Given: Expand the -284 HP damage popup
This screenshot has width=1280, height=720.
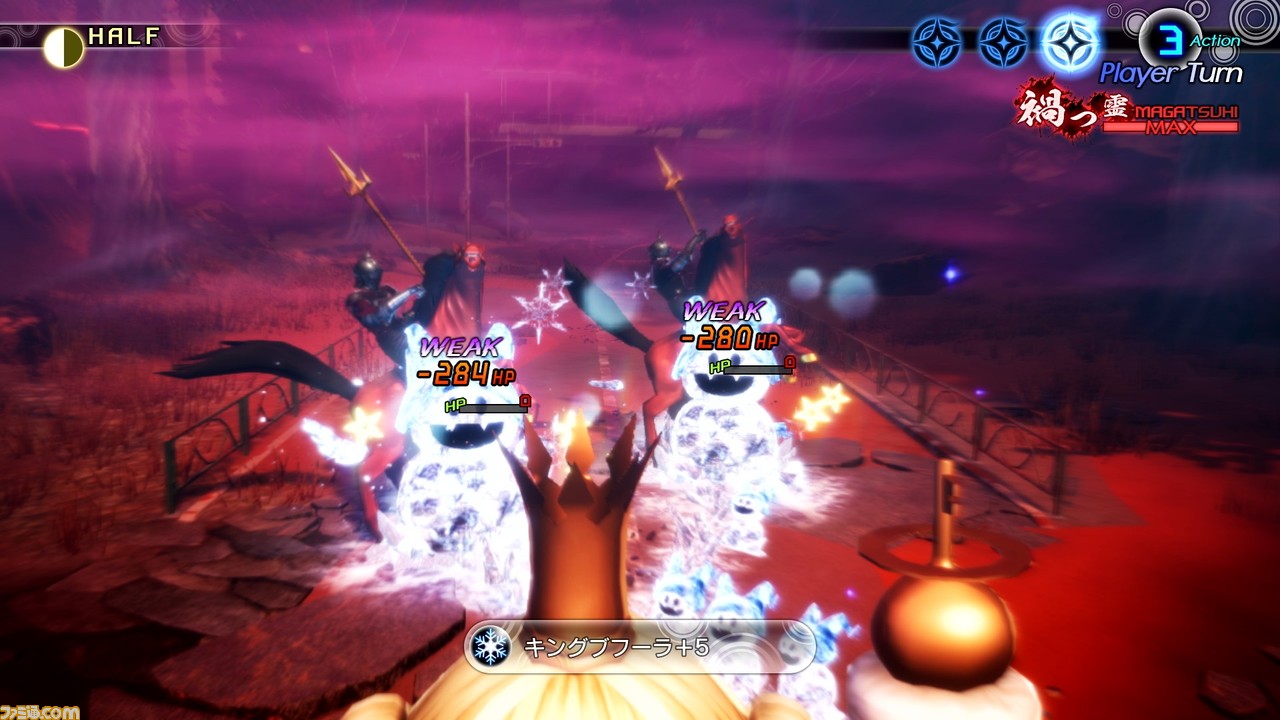Looking at the screenshot, I should [x=465, y=375].
